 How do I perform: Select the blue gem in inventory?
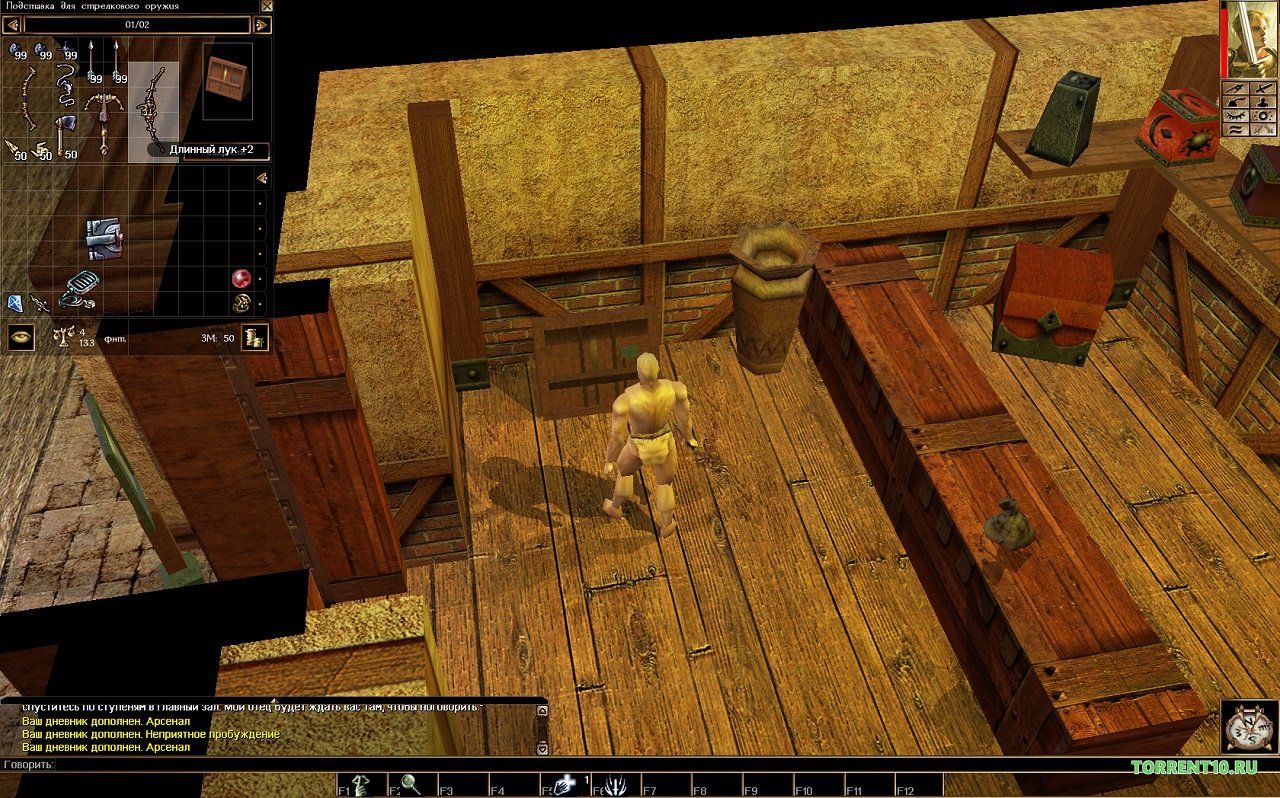pyautogui.click(x=14, y=302)
